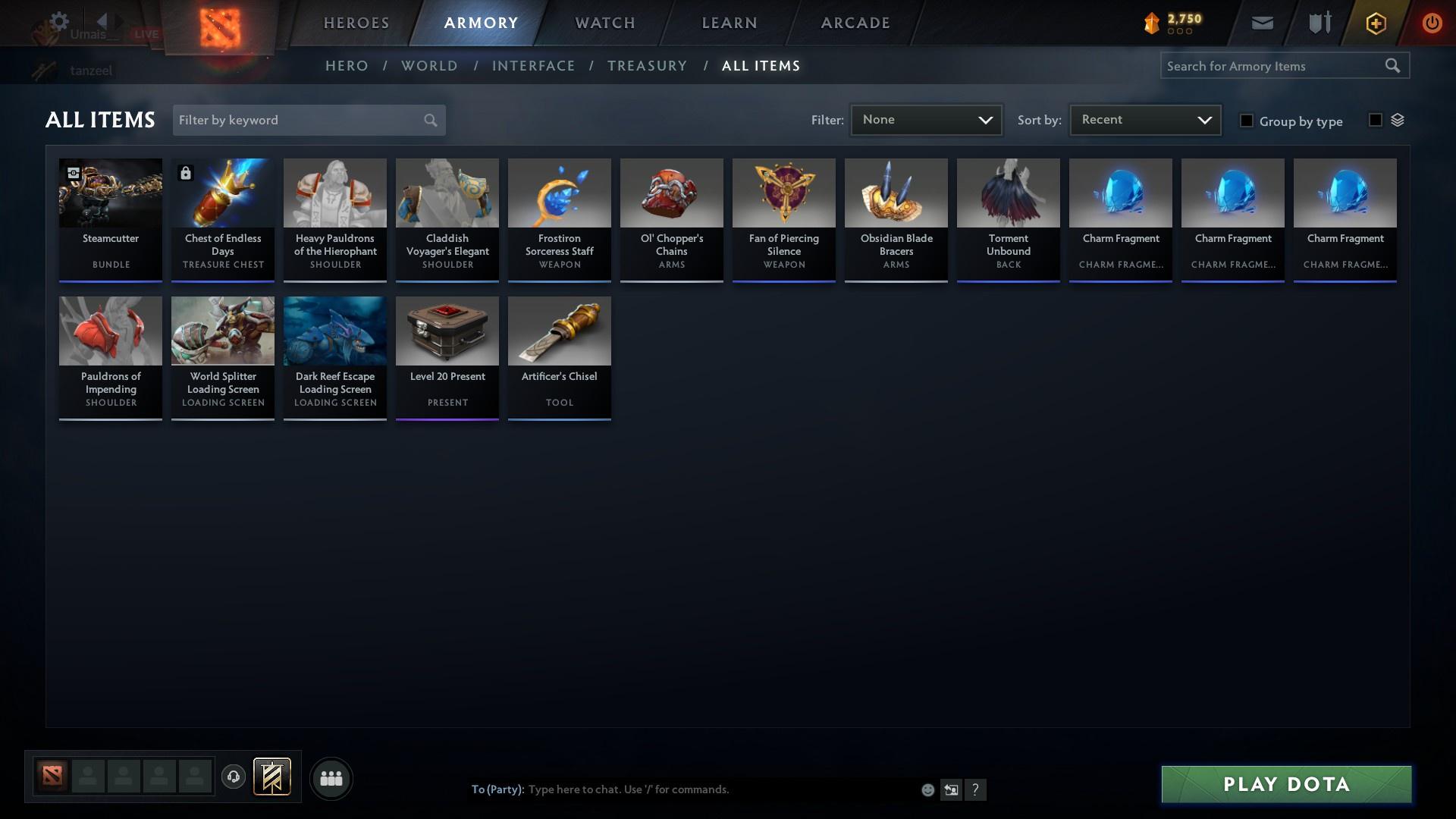1456x819 pixels.
Task: Select the HEROES menu link
Action: click(356, 23)
